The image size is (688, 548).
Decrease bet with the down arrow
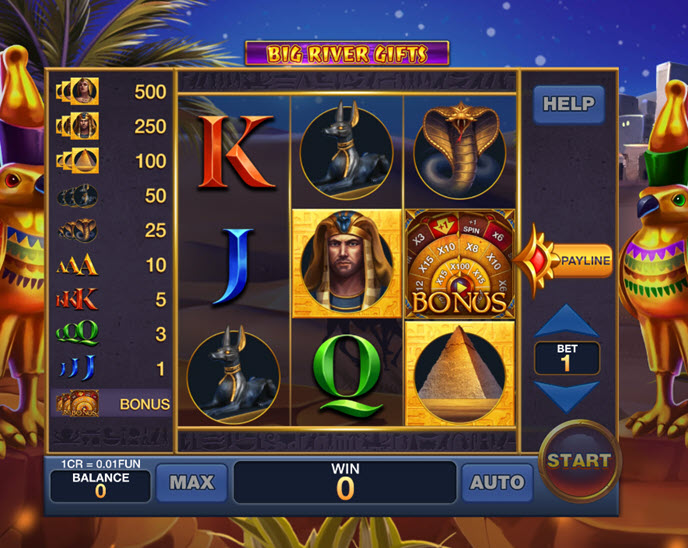tap(567, 394)
